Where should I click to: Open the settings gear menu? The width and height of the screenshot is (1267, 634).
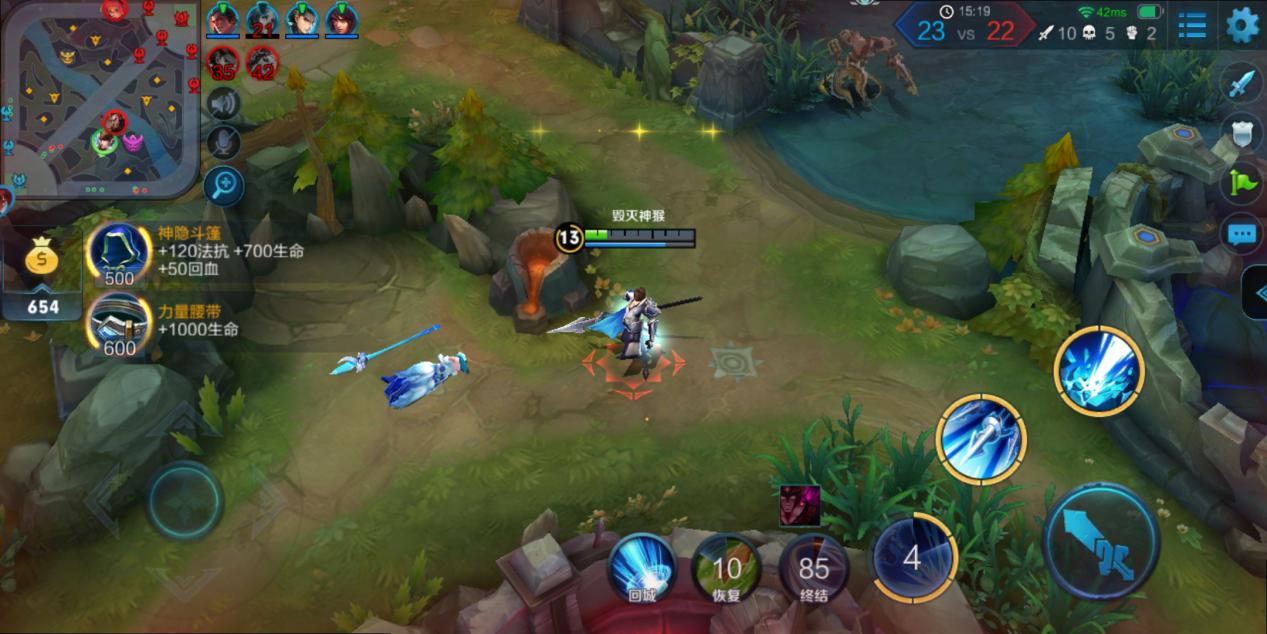[x=1242, y=25]
